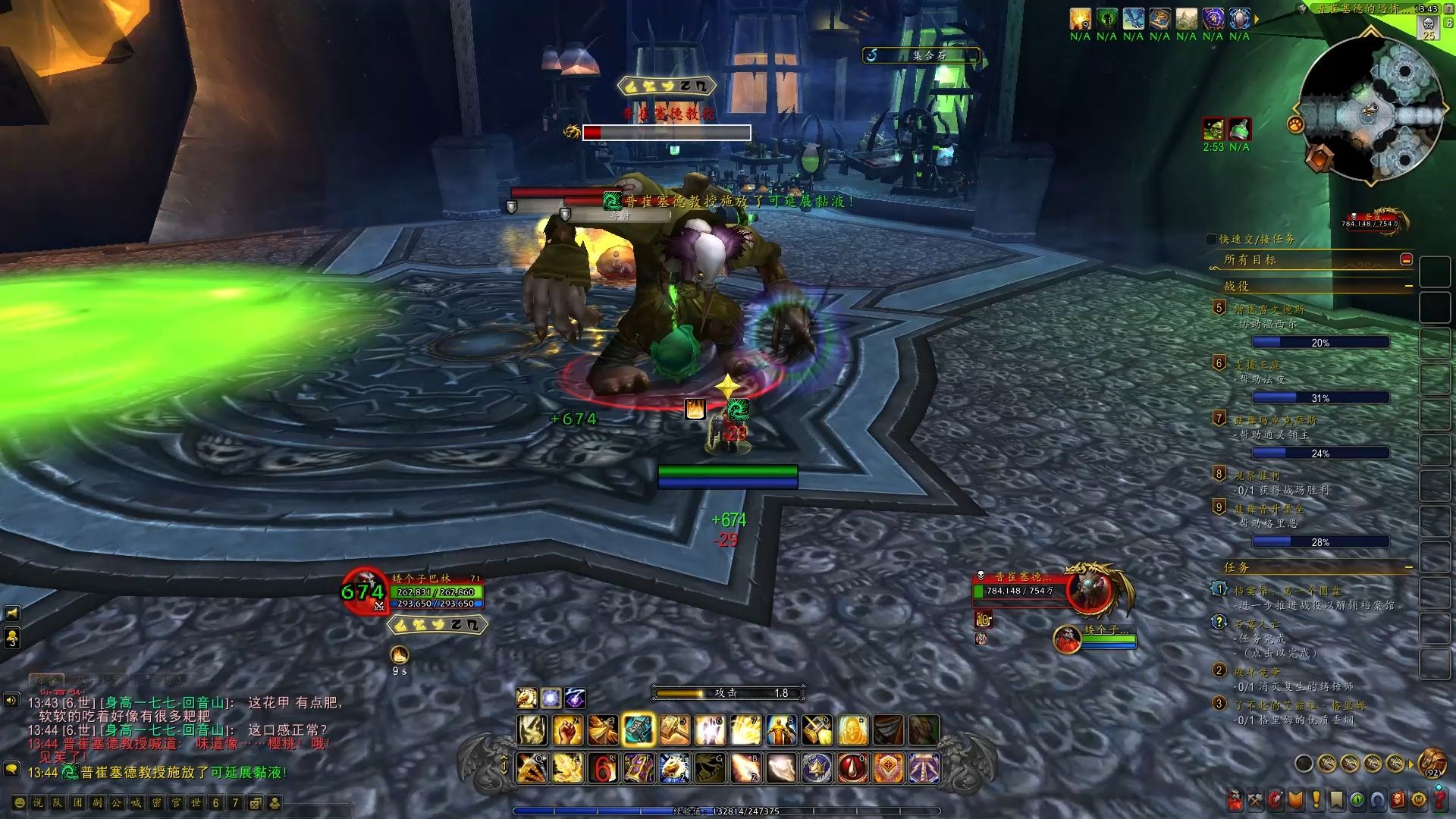Collapse the 所有目标 objectives tracker

[x=1406, y=259]
